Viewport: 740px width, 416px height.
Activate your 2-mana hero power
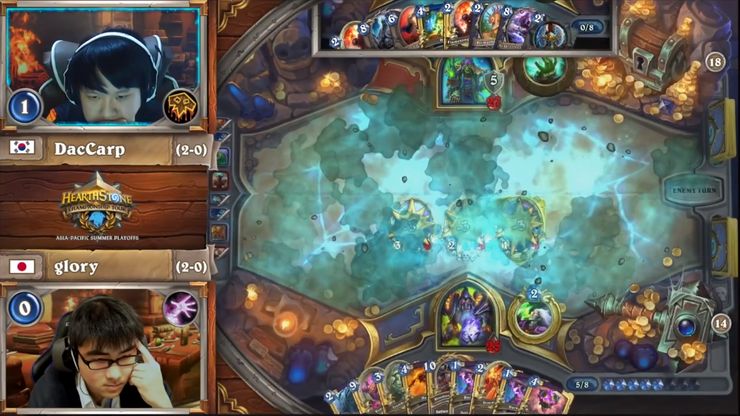(536, 316)
